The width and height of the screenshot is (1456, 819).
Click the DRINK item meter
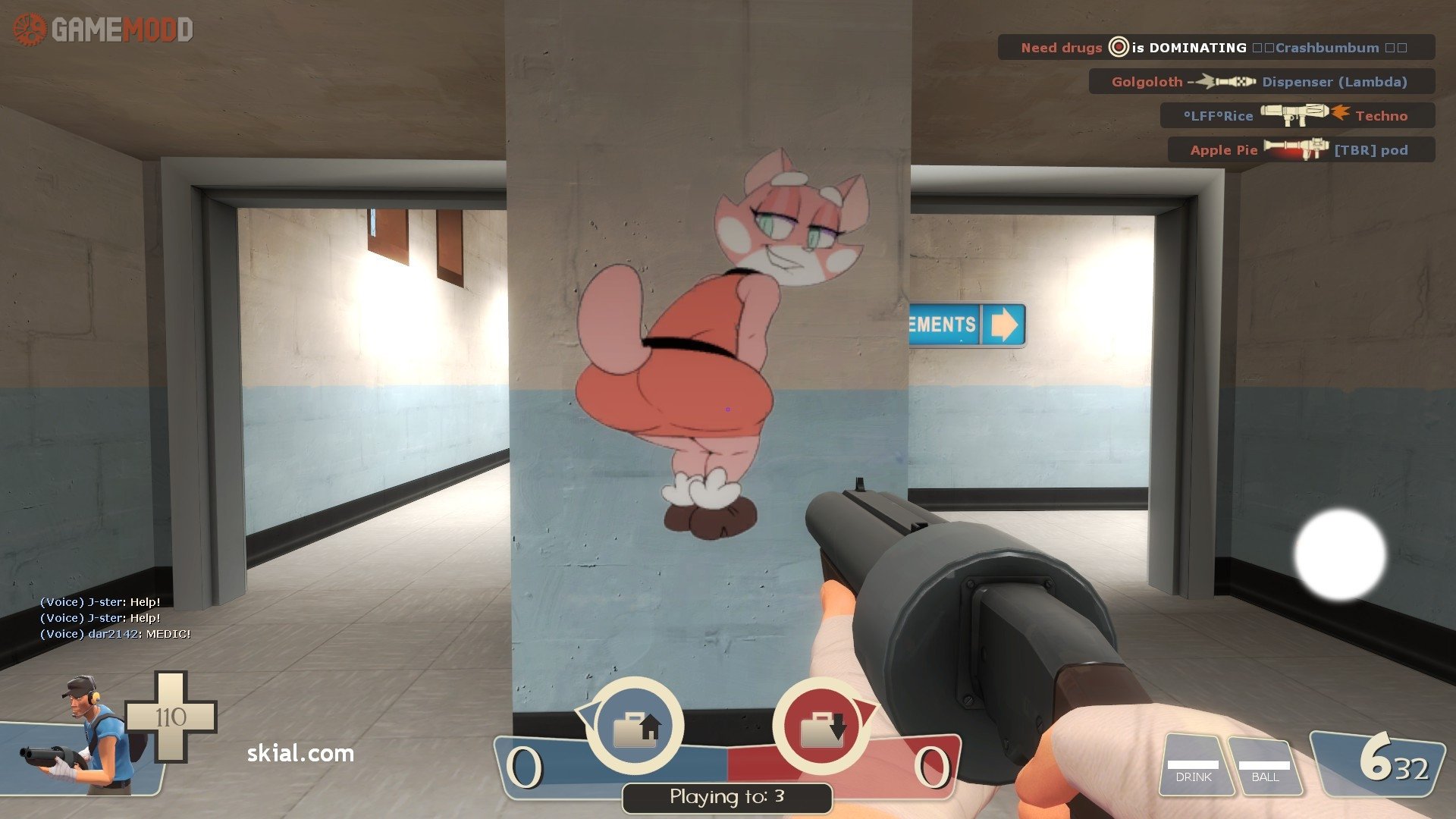[1194, 767]
